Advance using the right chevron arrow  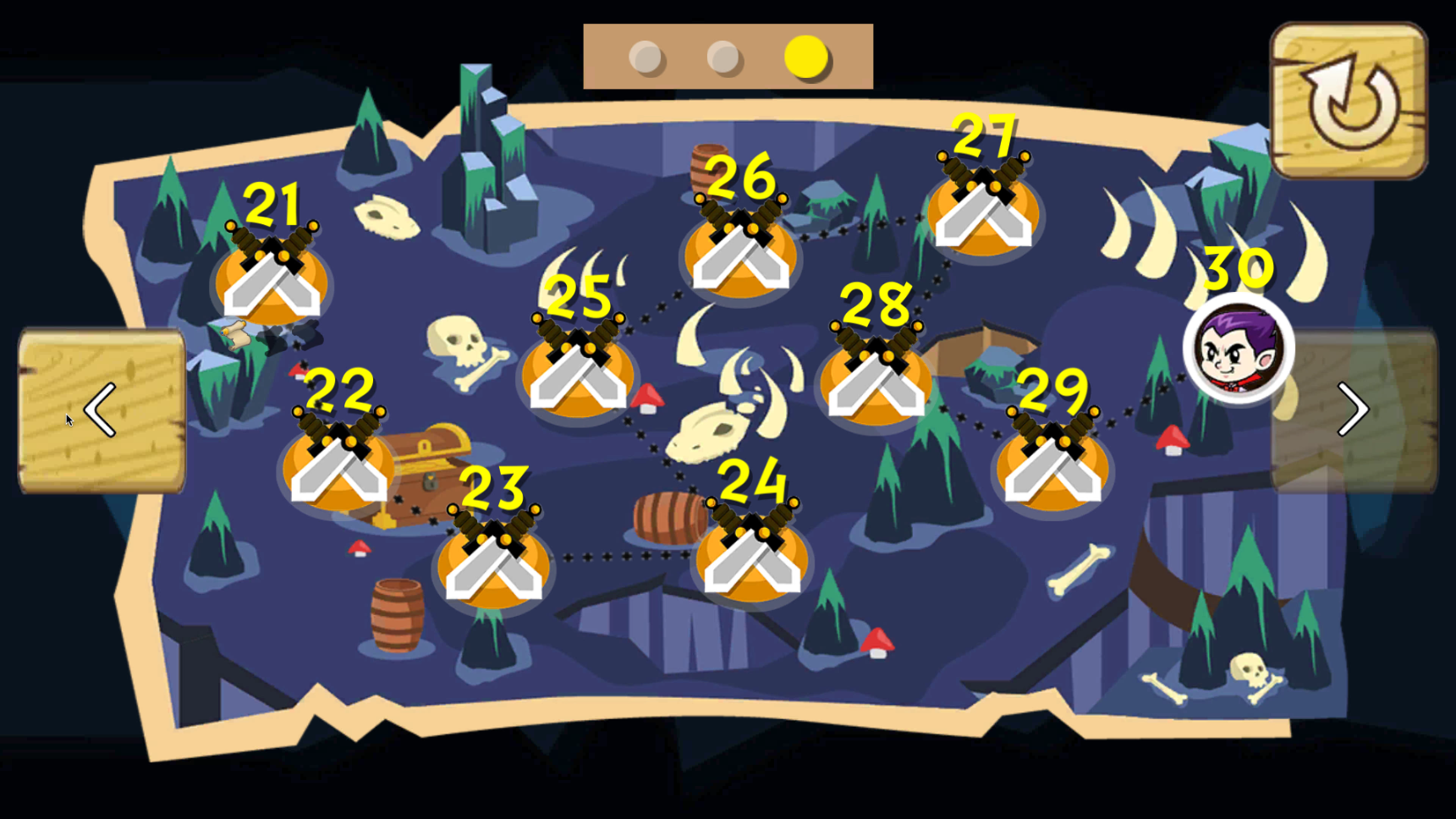coord(1352,410)
